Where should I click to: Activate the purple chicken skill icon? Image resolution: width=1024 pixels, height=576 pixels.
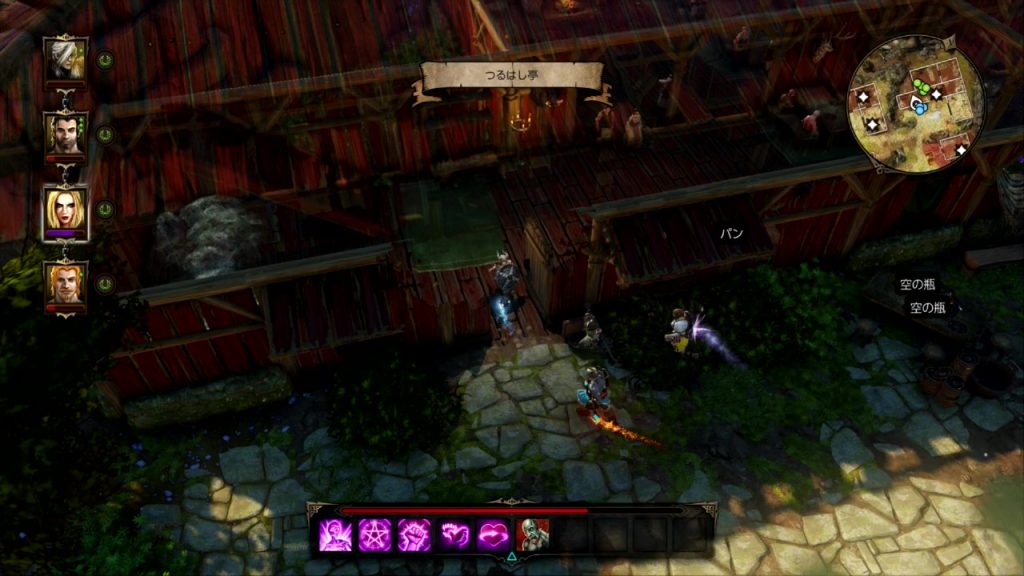pyautogui.click(x=455, y=535)
